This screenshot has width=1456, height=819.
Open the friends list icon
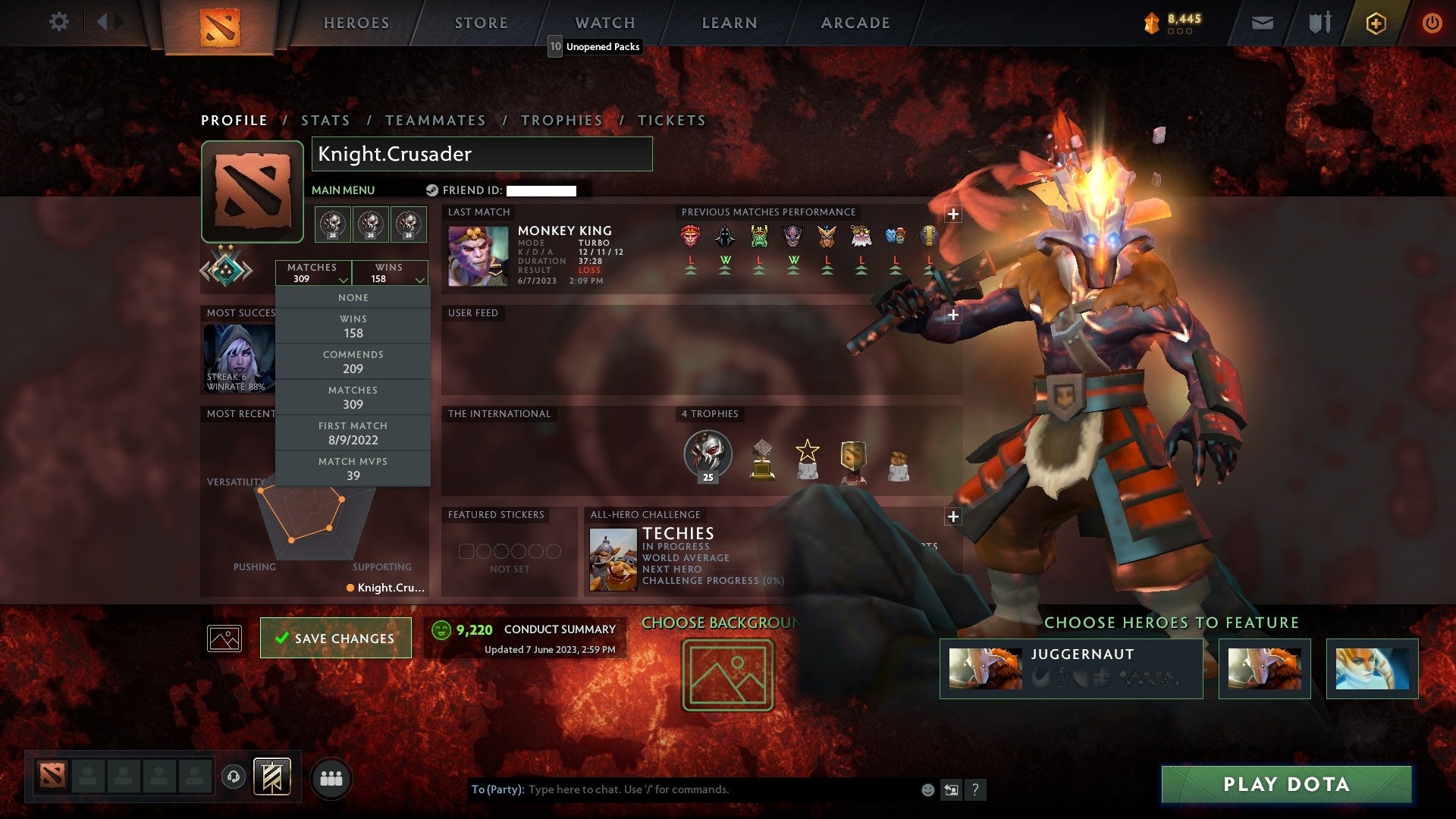pos(331,777)
